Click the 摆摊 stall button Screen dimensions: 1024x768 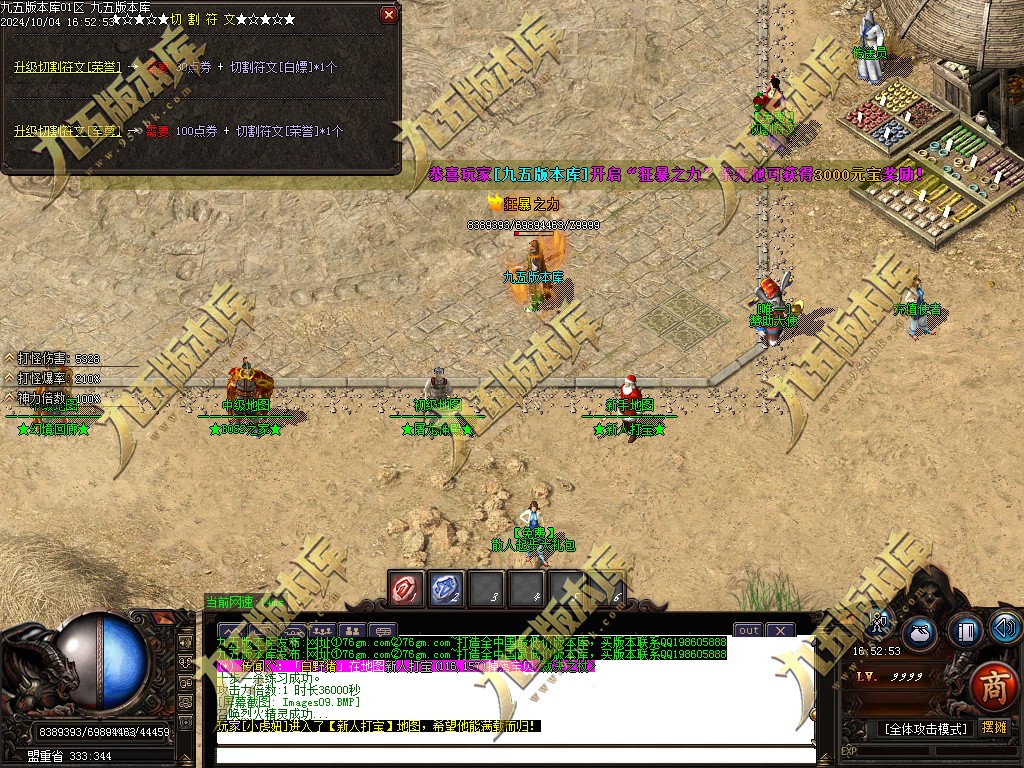[x=995, y=727]
